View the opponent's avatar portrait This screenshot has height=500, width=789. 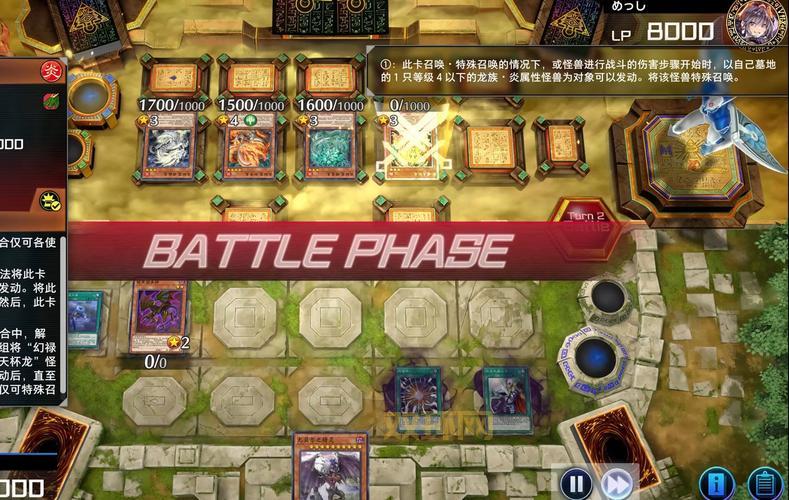(x=757, y=24)
